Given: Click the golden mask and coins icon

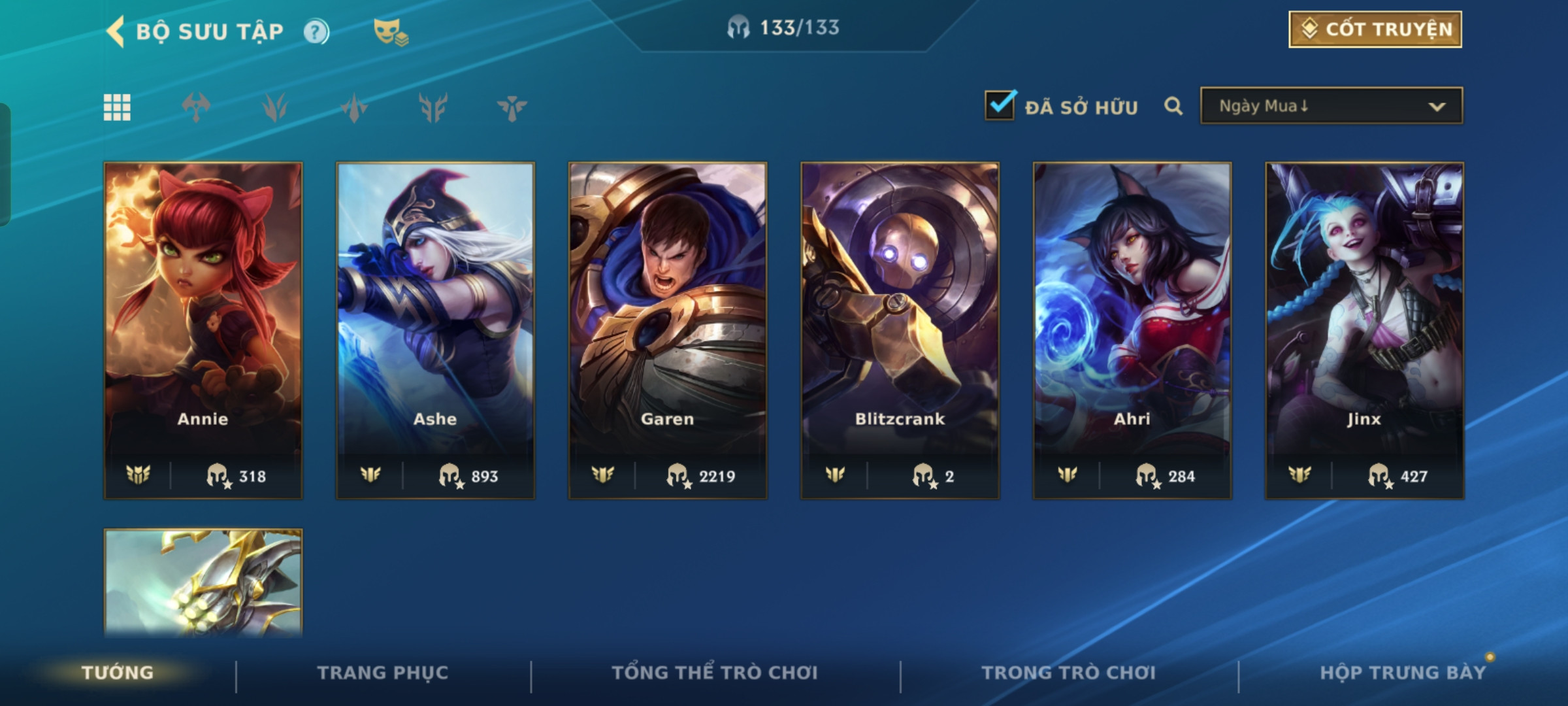Looking at the screenshot, I should pos(390,31).
